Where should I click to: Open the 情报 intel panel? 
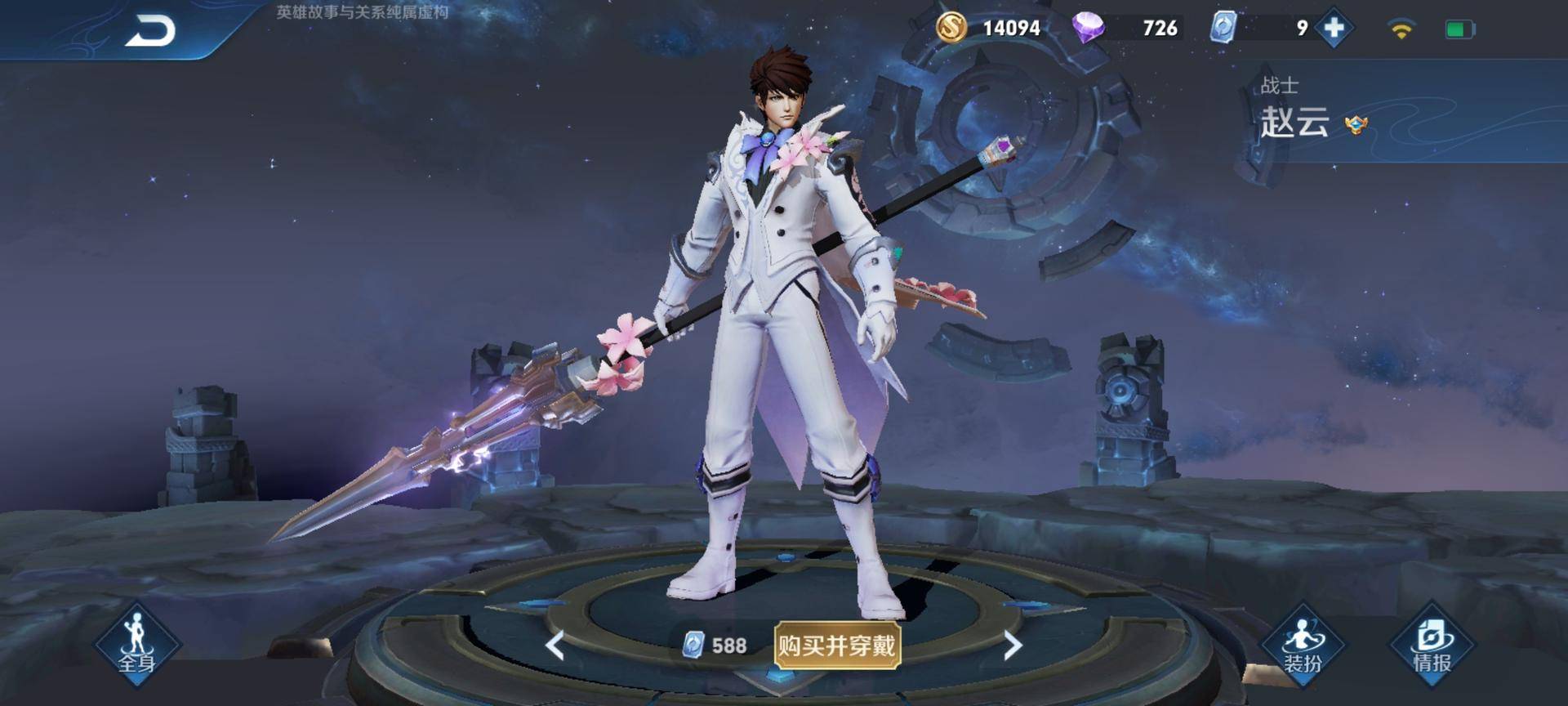[x=1432, y=644]
